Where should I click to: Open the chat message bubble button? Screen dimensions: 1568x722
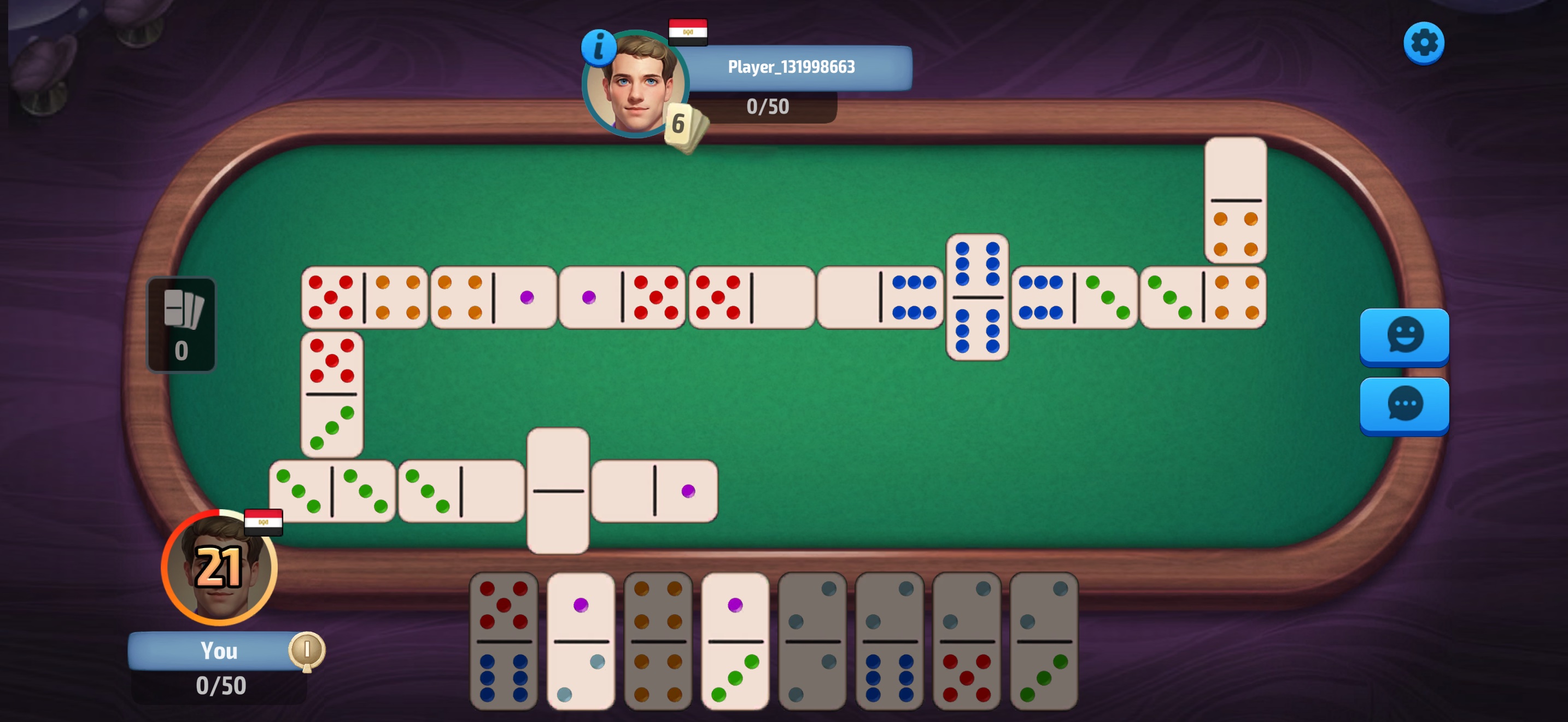click(x=1403, y=405)
